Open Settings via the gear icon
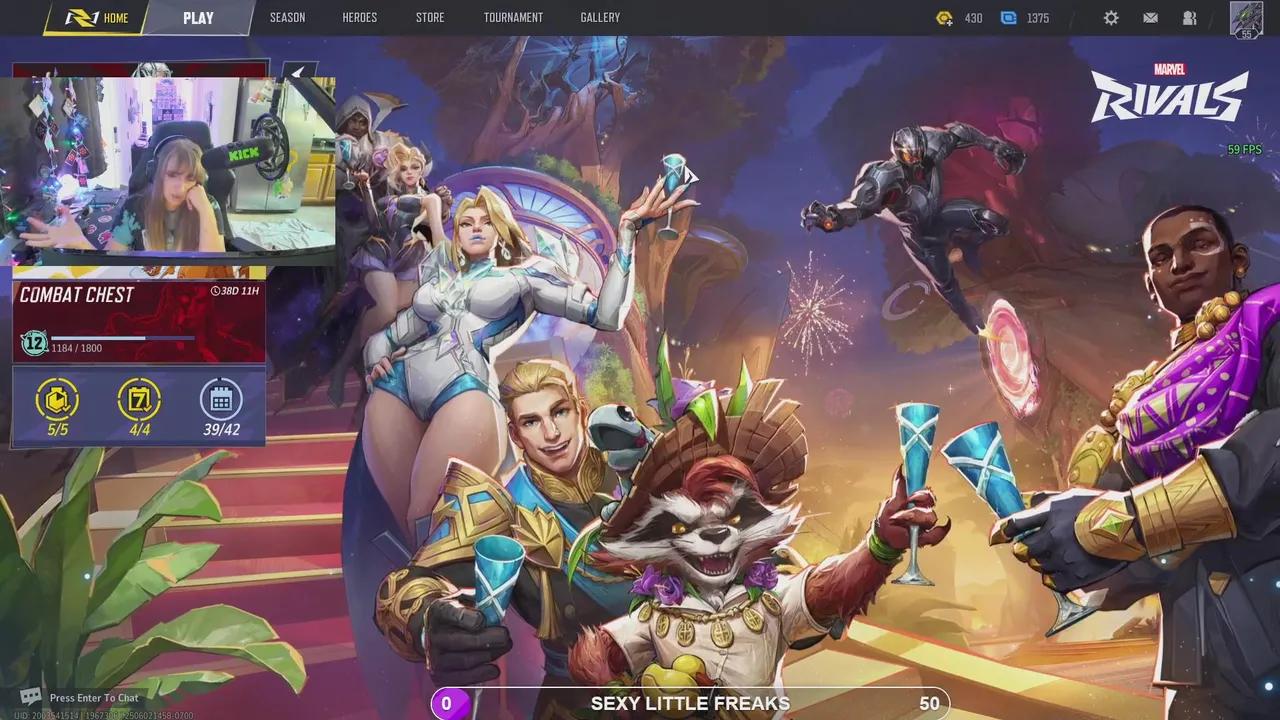The image size is (1280, 720). [1111, 17]
